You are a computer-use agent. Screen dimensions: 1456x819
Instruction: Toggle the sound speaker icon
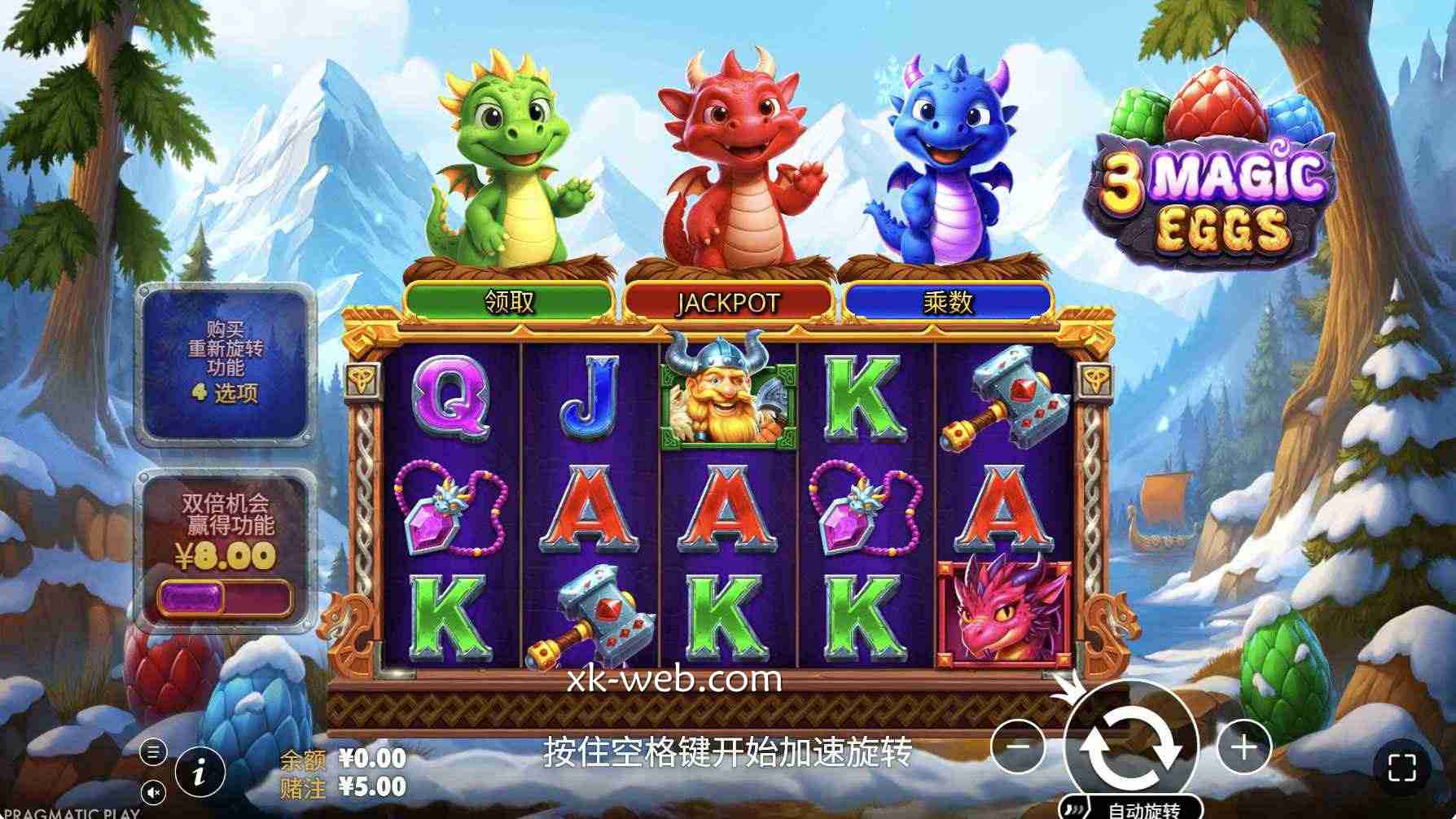pyautogui.click(x=153, y=792)
